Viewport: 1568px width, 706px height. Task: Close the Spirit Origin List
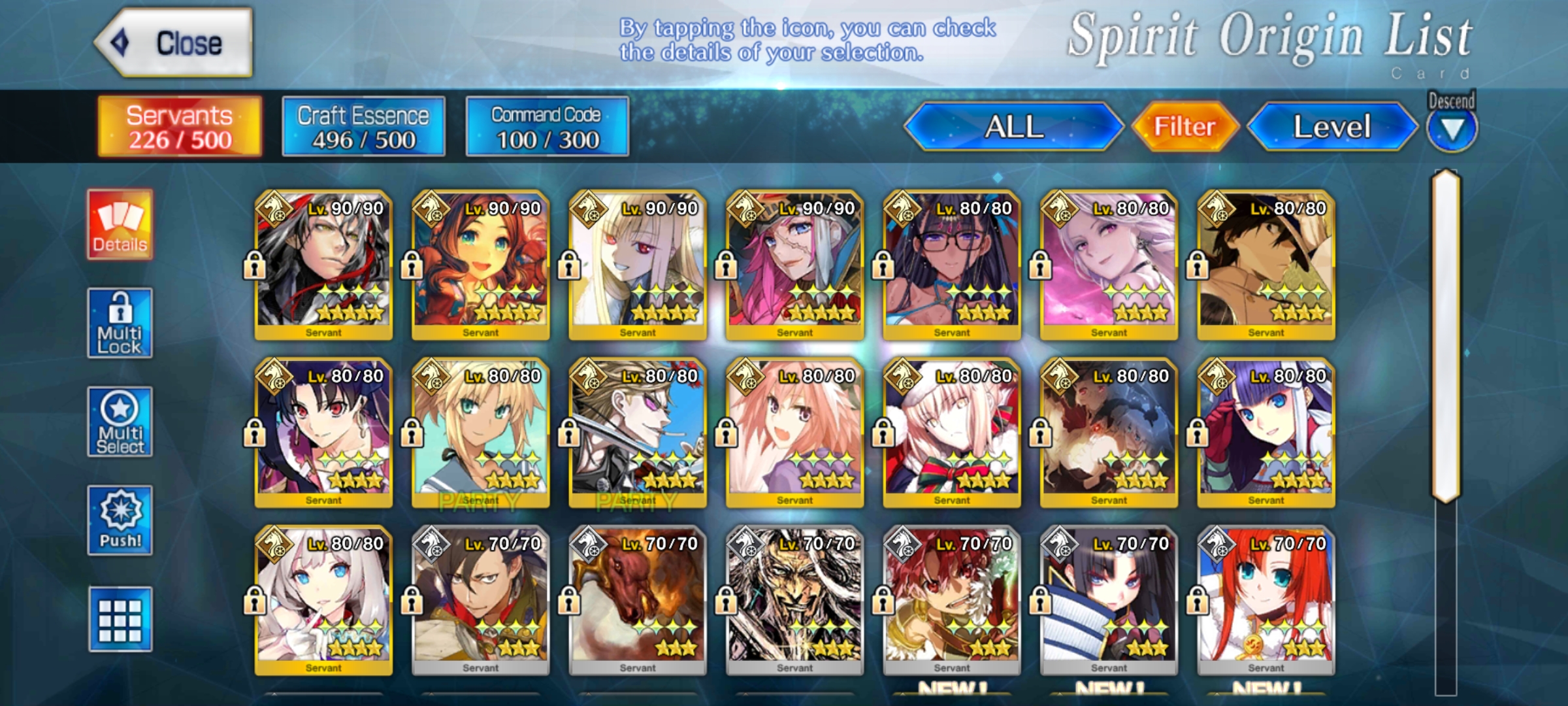pos(174,43)
